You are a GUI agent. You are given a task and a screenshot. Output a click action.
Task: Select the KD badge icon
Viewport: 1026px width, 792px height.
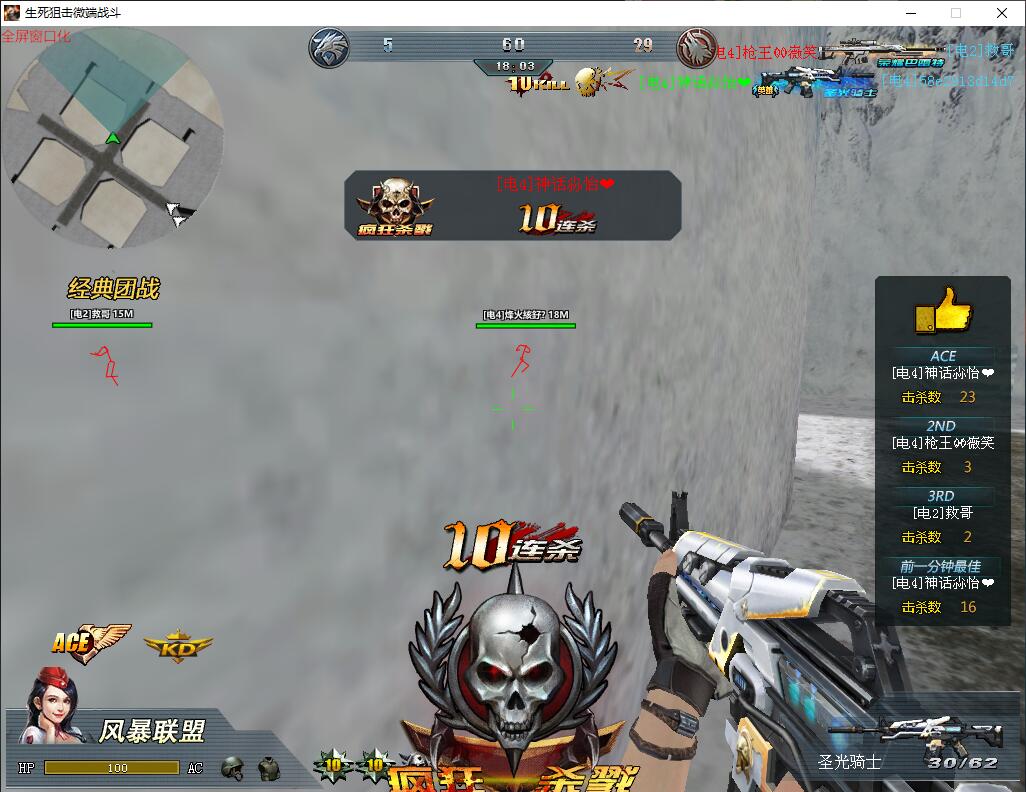pyautogui.click(x=178, y=645)
